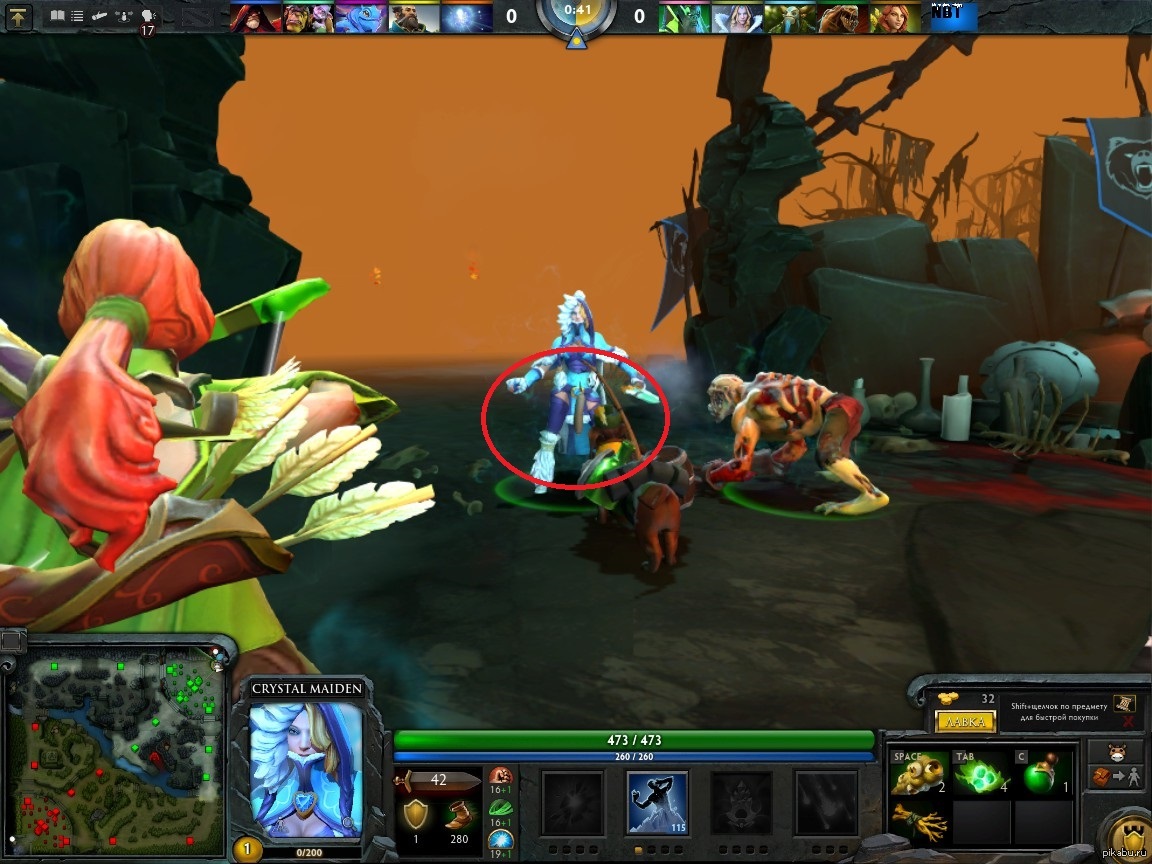Use the Observer Ward item slot
1152x864 pixels.
tap(919, 773)
